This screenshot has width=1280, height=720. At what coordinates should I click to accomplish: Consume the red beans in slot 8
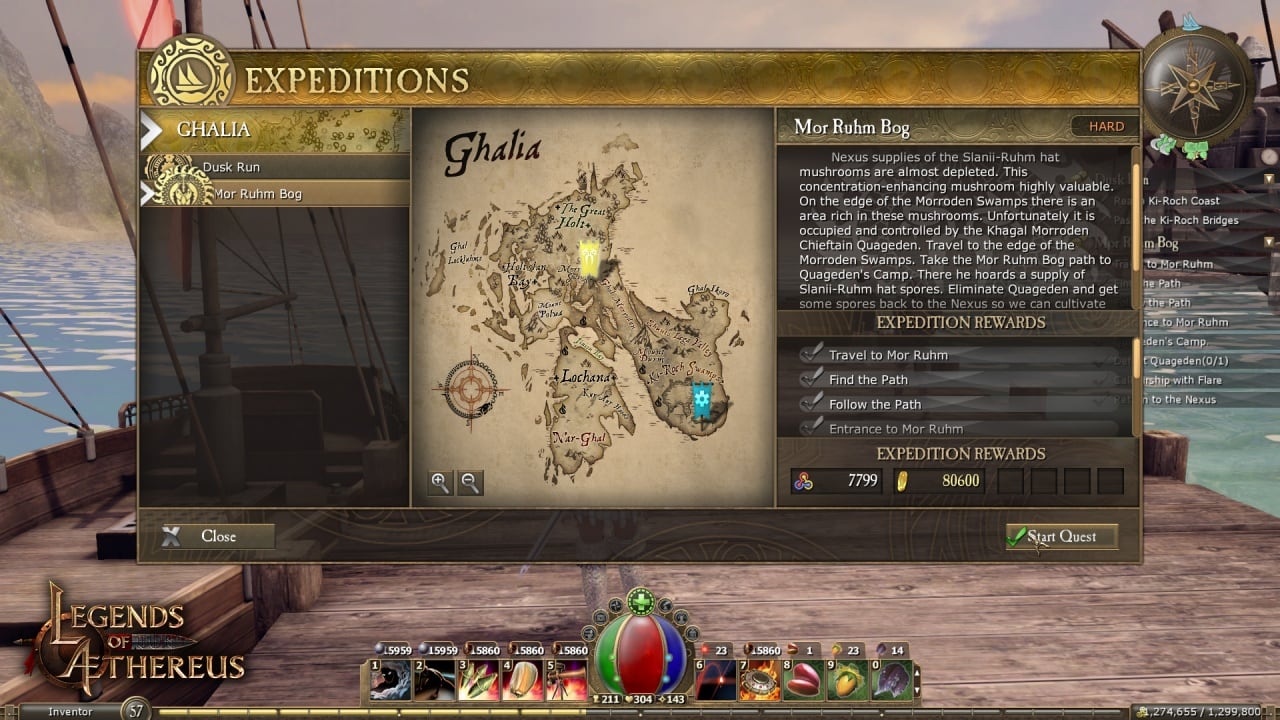802,680
